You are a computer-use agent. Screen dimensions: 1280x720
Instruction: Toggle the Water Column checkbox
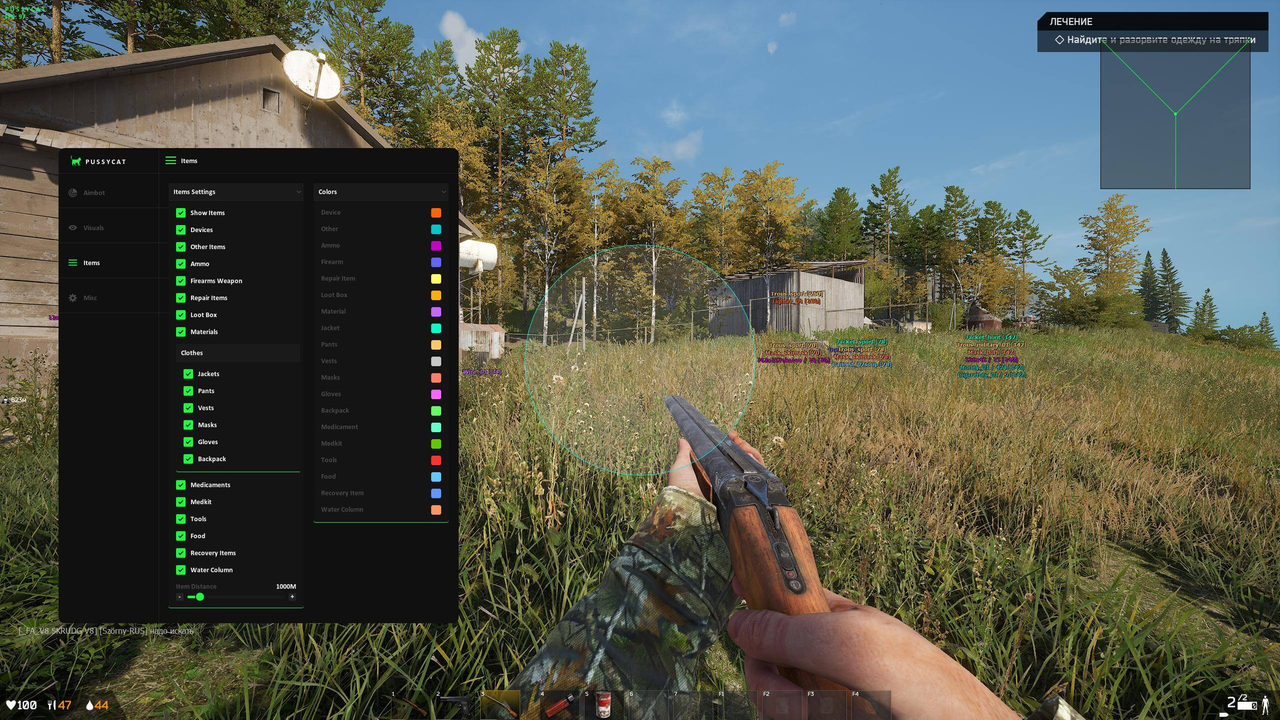[x=181, y=570]
